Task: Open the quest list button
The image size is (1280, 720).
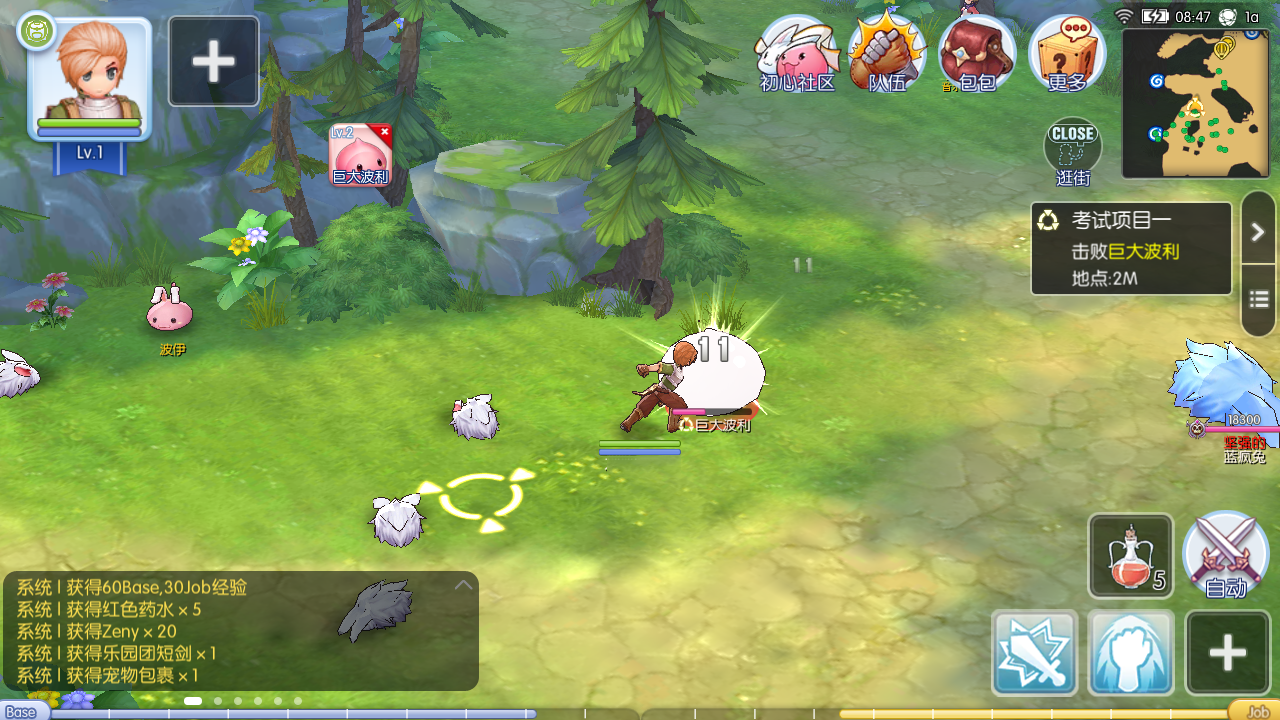Action: click(x=1257, y=299)
